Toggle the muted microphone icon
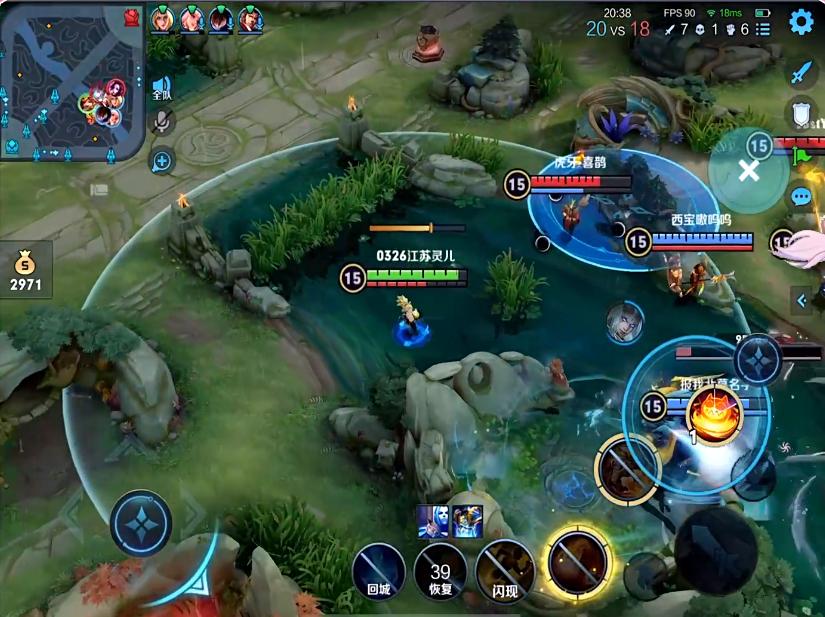The width and height of the screenshot is (825, 617). click(162, 123)
